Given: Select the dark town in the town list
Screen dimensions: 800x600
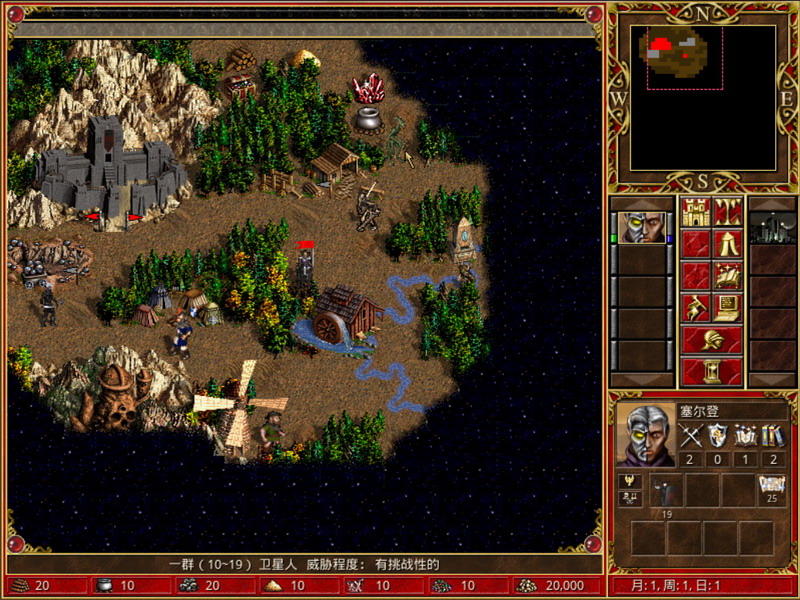Looking at the screenshot, I should [772, 228].
